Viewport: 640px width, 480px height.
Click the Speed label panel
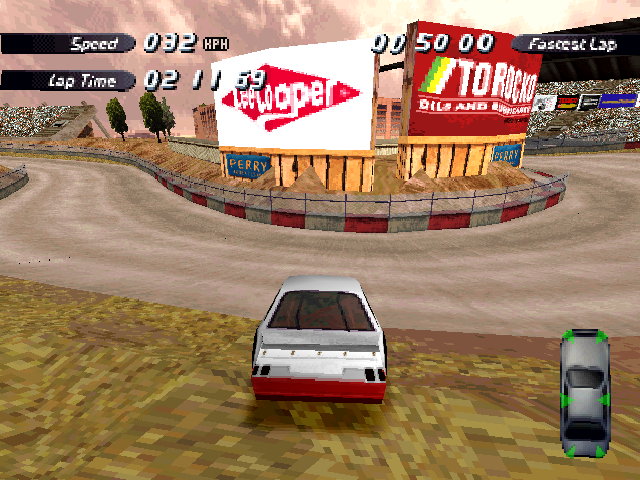pyautogui.click(x=72, y=44)
